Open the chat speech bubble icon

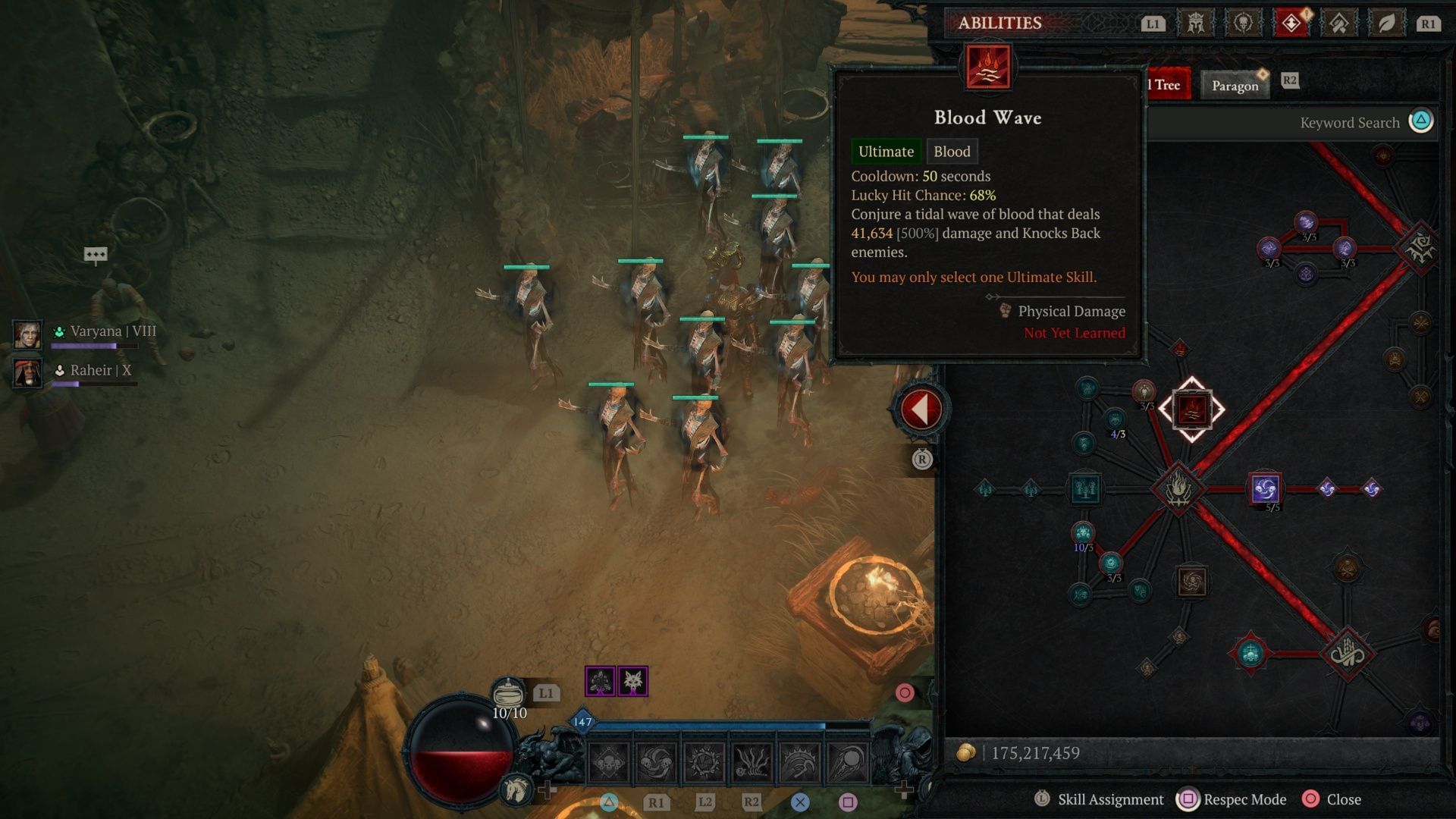click(x=96, y=255)
